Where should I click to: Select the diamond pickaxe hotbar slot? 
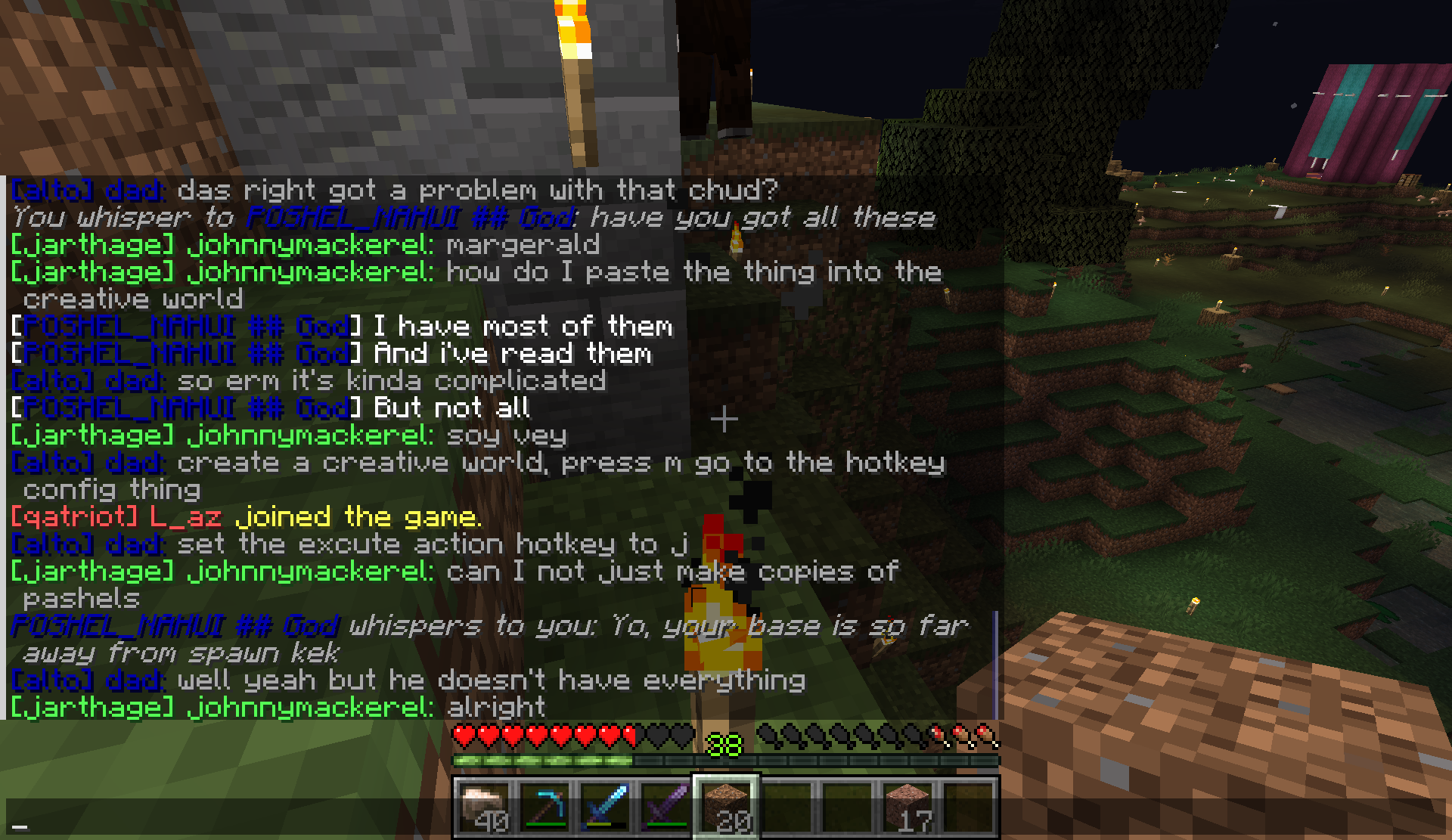(x=545, y=807)
